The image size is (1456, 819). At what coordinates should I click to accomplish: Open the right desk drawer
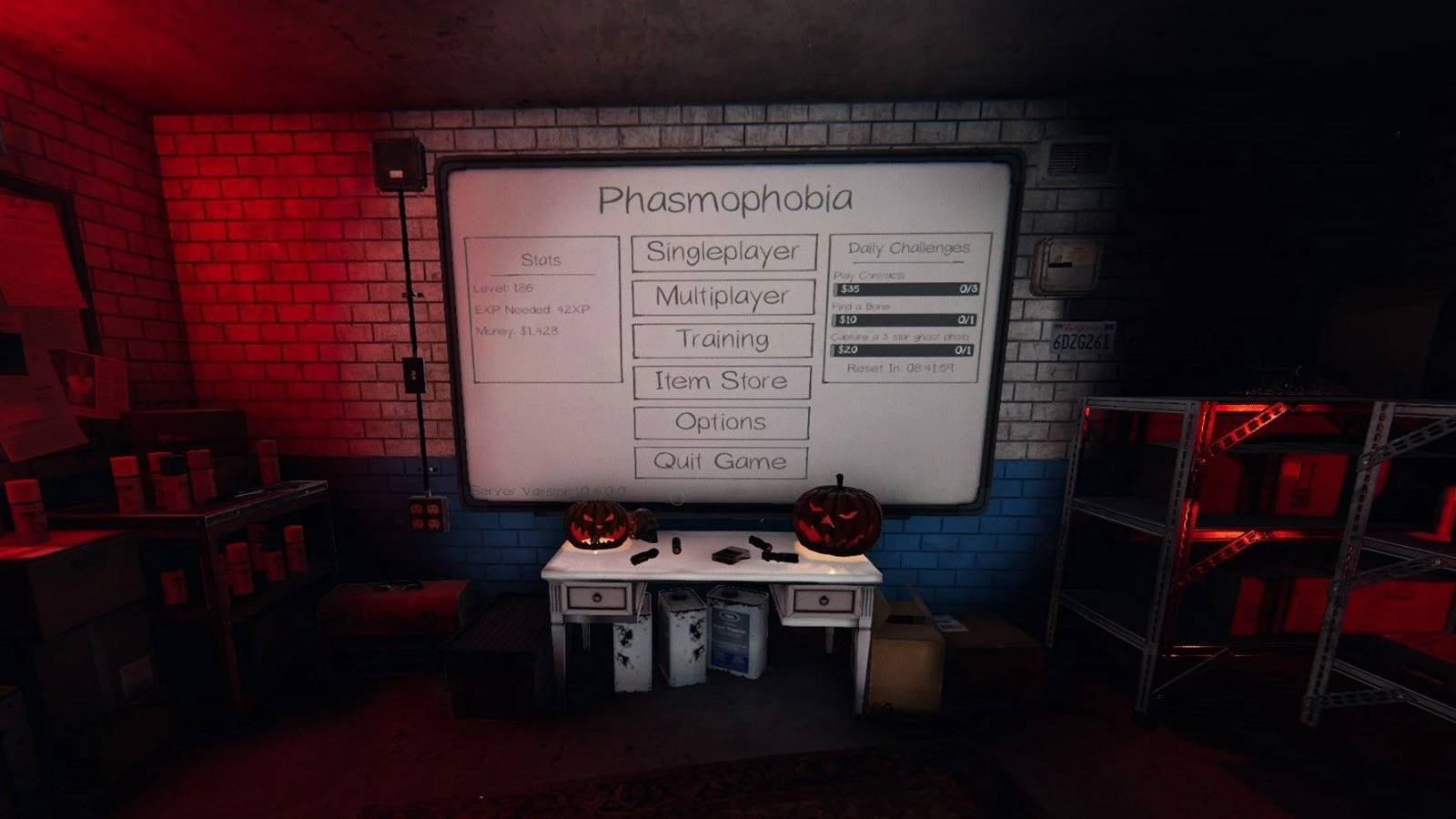point(822,601)
